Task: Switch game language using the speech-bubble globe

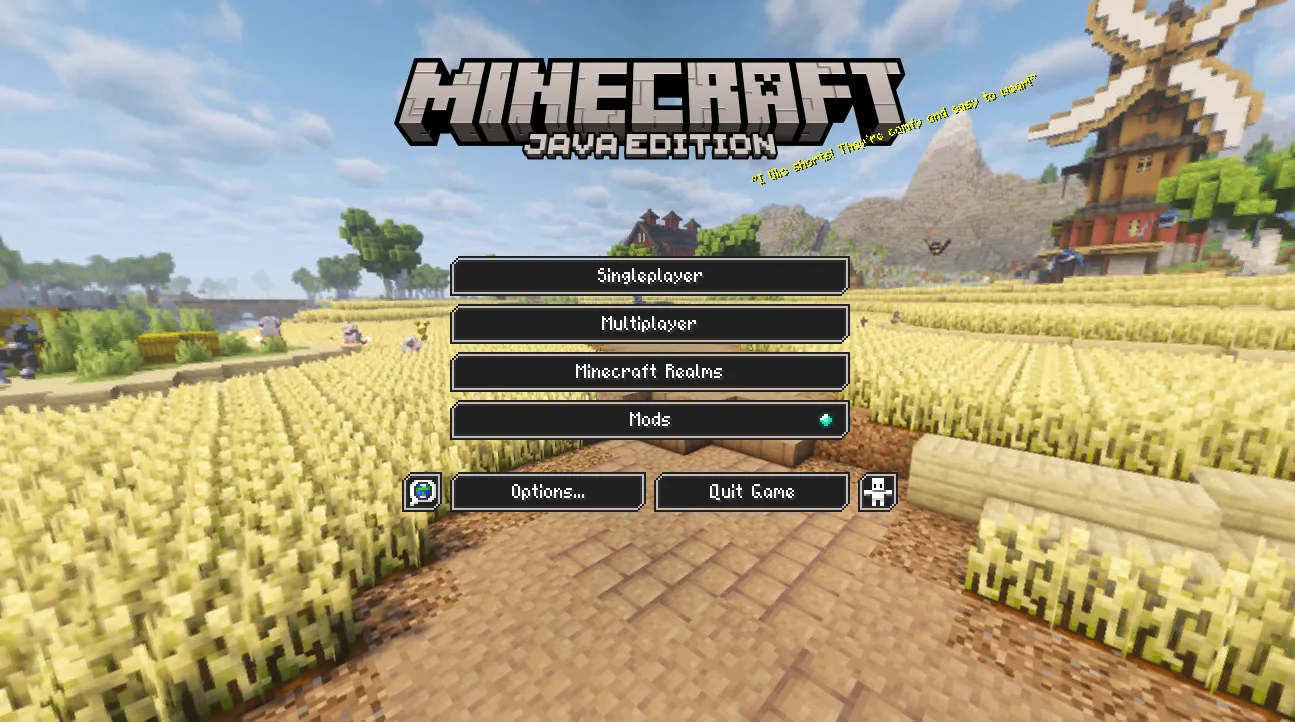Action: [x=420, y=491]
